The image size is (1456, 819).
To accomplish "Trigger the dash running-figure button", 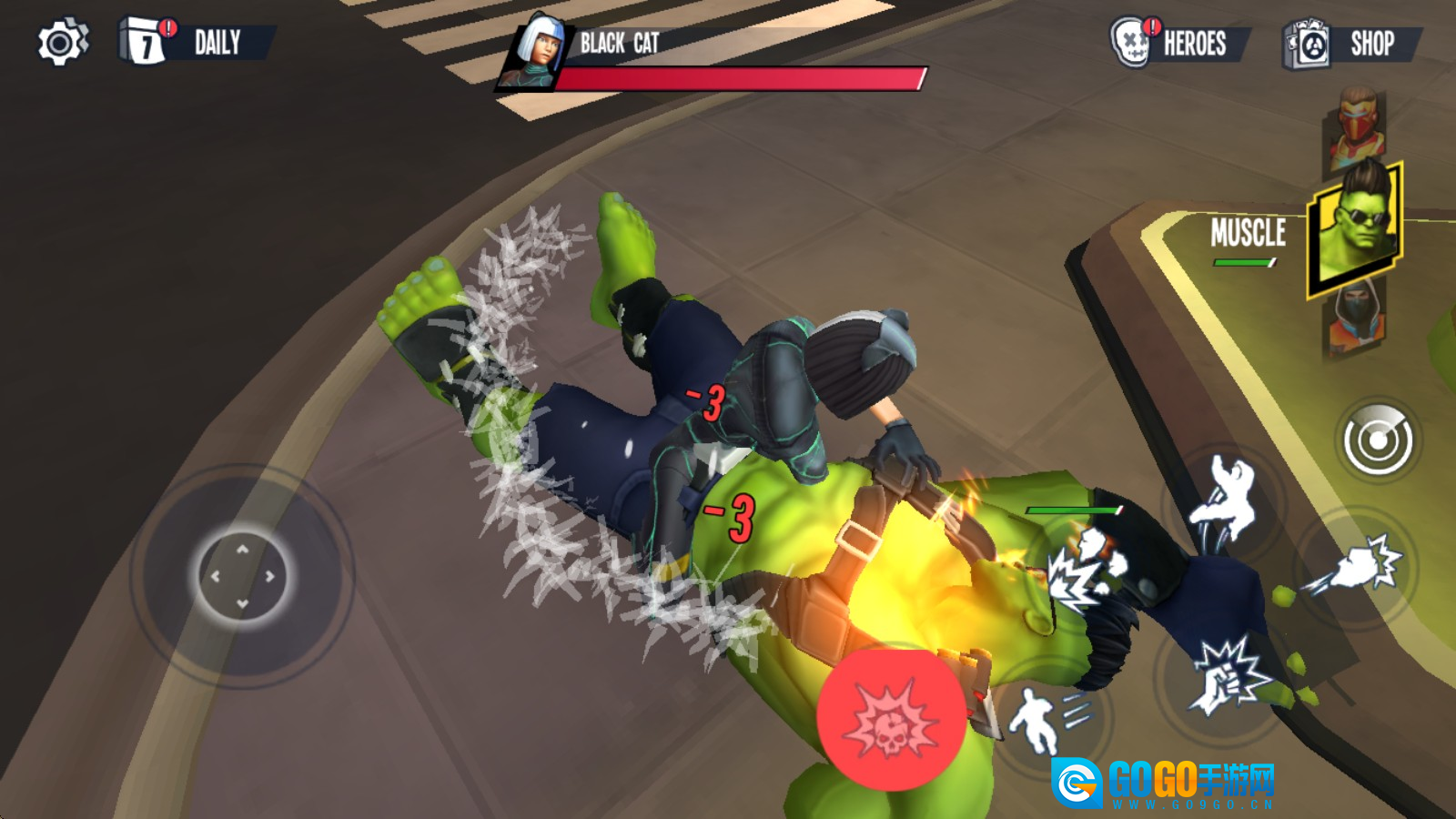I will click(x=1048, y=719).
